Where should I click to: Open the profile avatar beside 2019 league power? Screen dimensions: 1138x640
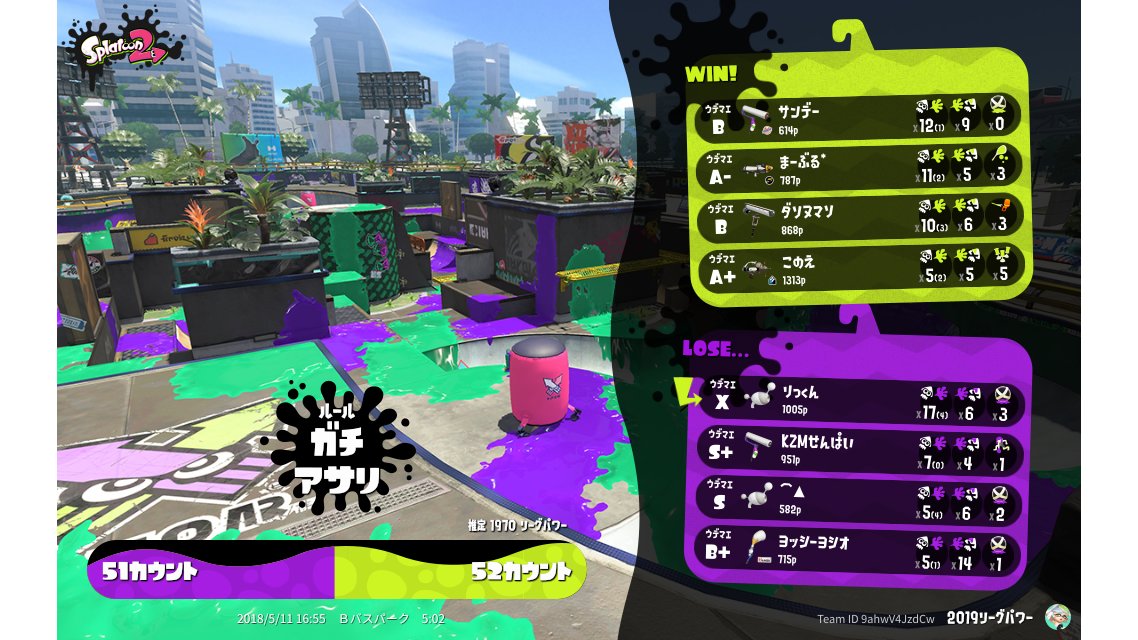click(x=1058, y=617)
